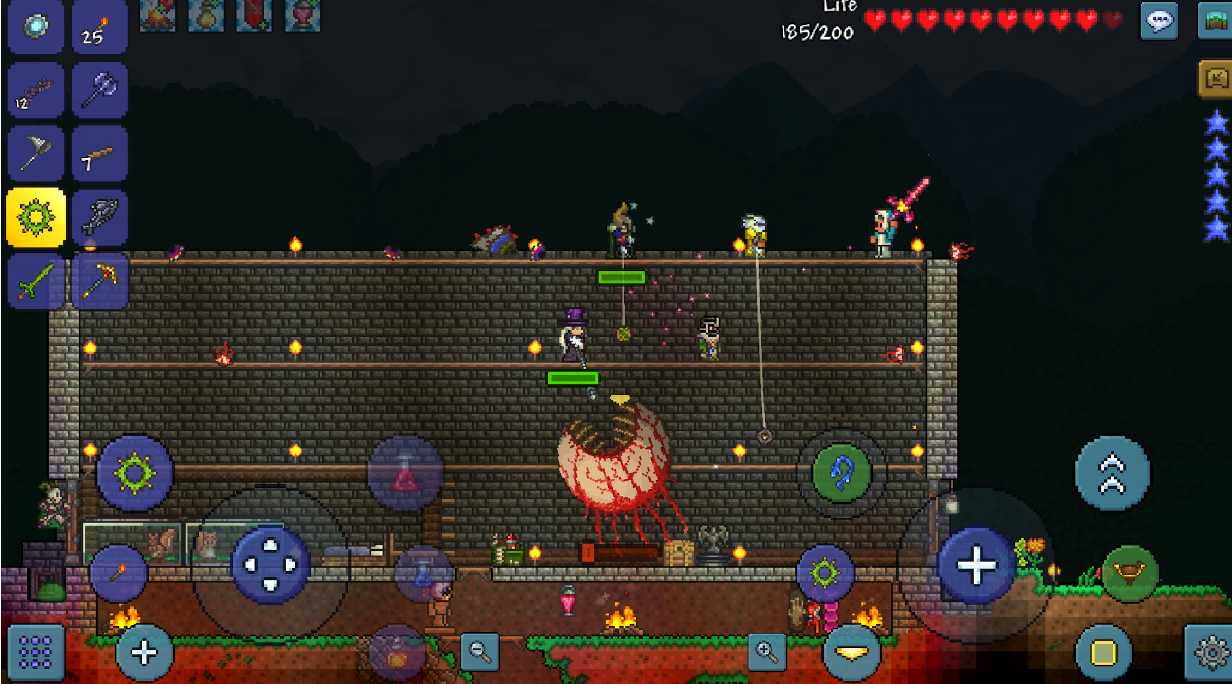Tap the yellow square smart cursor toggle
This screenshot has height=684, width=1232.
click(x=1103, y=653)
